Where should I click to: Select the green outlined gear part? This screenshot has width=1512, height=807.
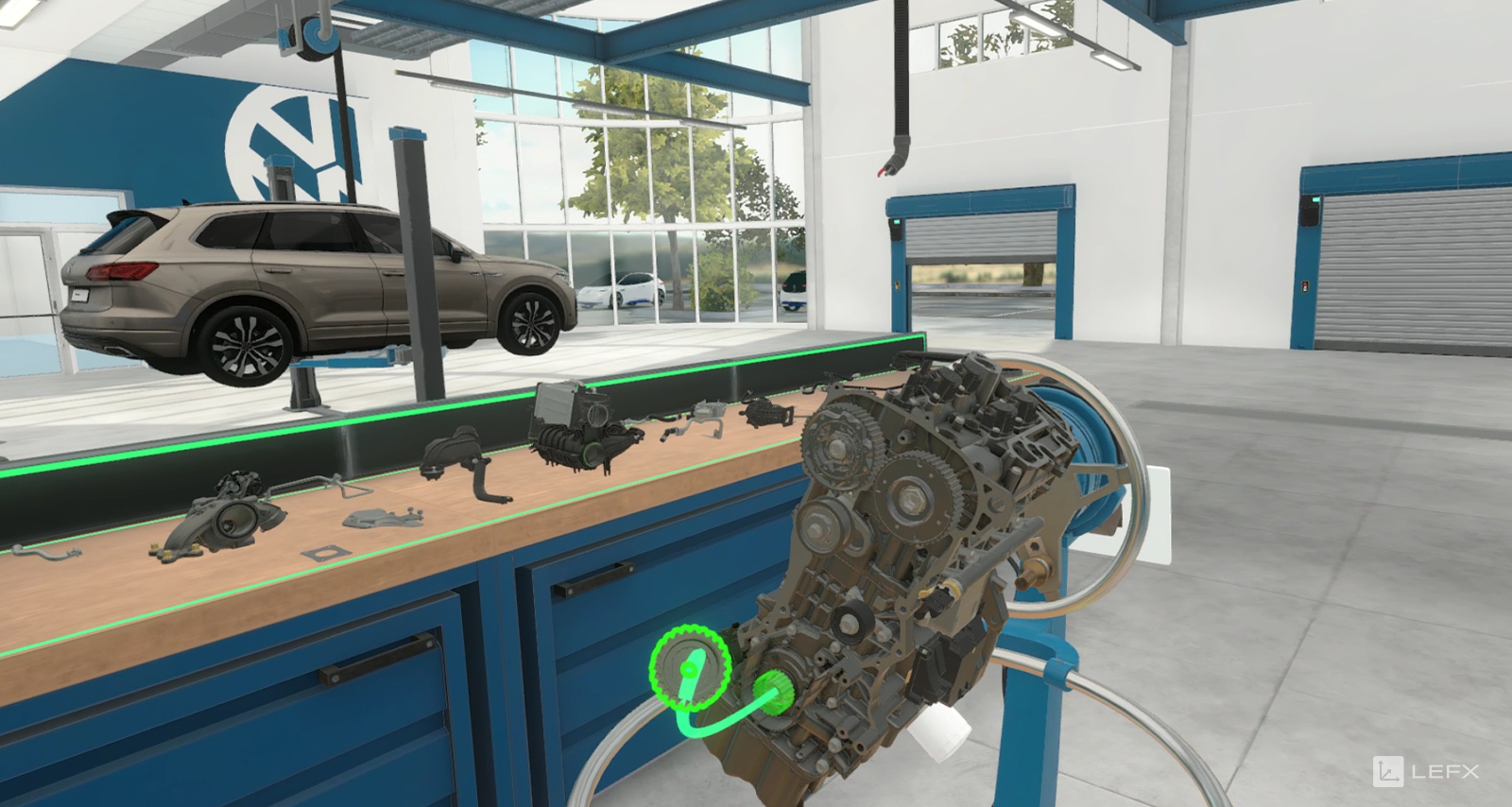click(x=690, y=667)
